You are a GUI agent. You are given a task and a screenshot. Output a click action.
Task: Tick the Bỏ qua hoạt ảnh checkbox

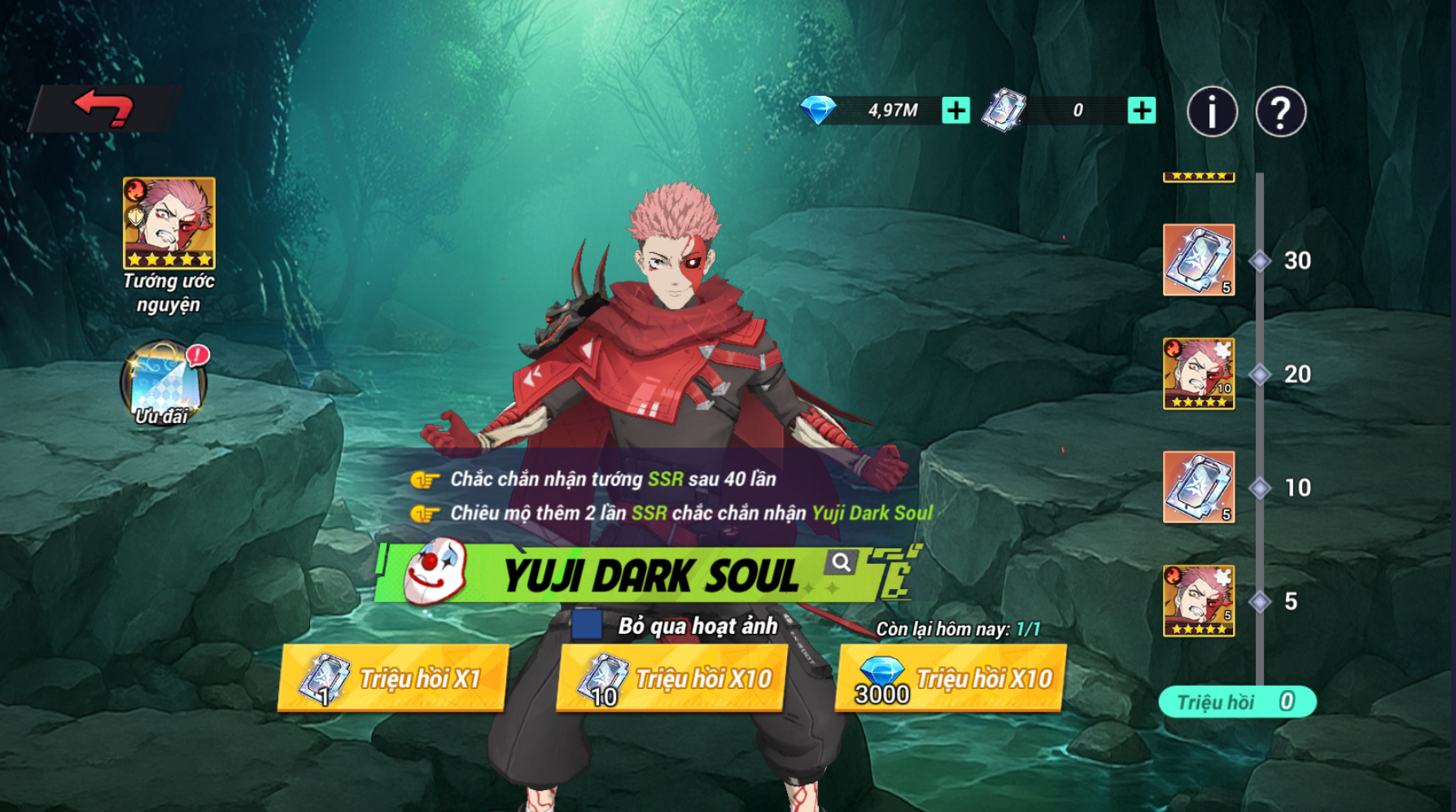pos(587,625)
